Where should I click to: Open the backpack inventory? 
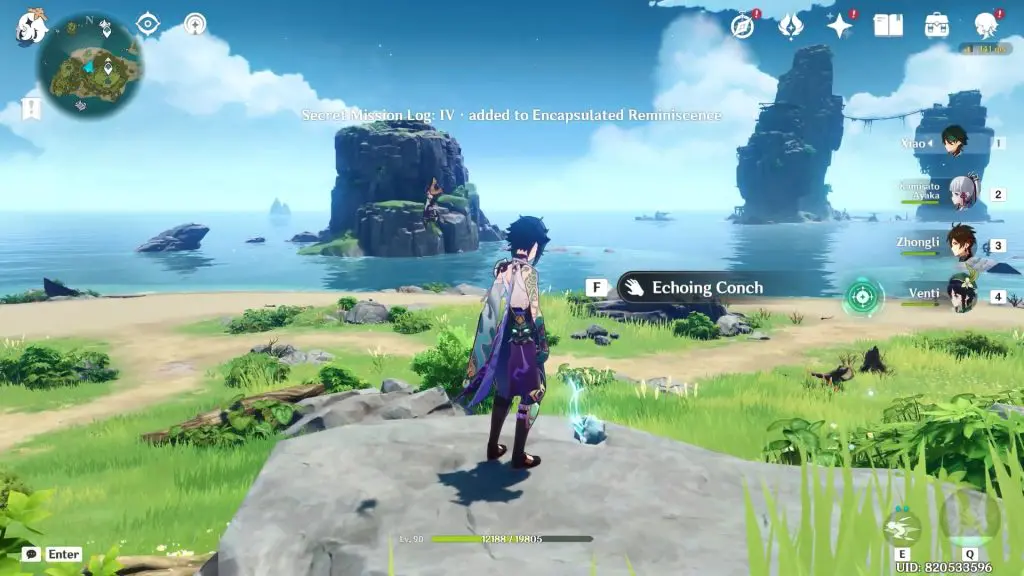pyautogui.click(x=937, y=26)
